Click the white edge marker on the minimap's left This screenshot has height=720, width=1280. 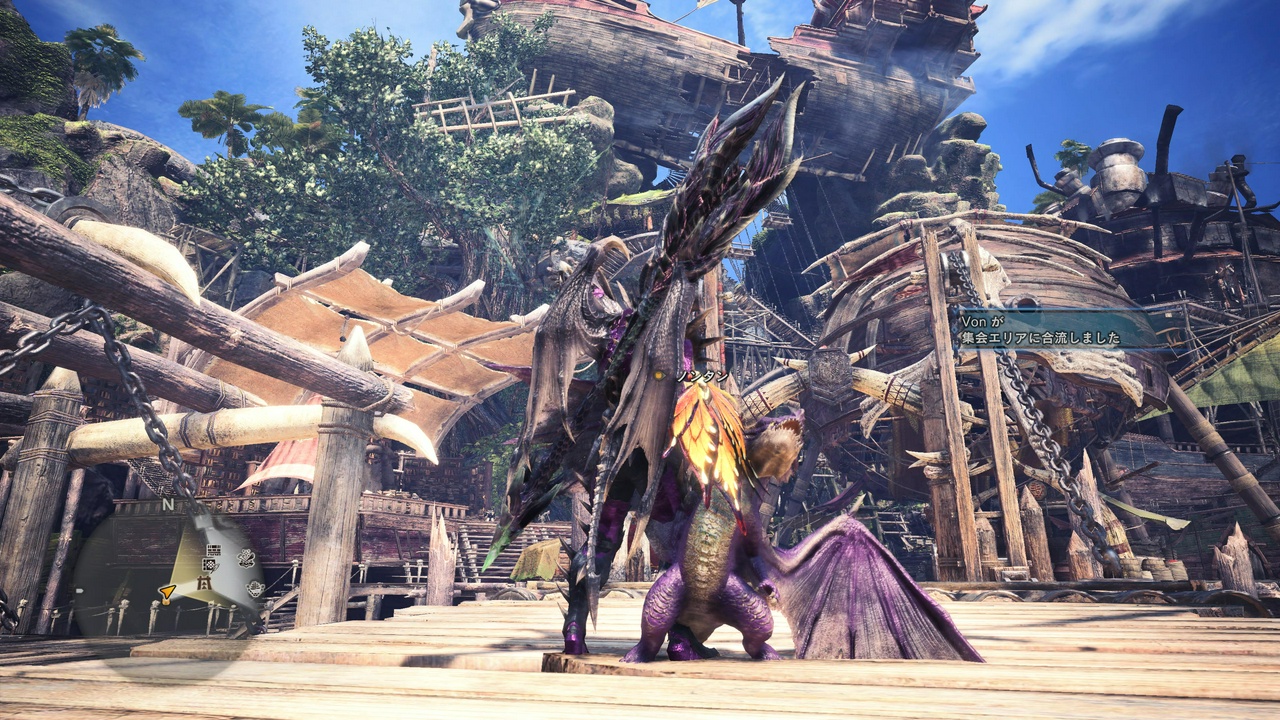[78, 590]
